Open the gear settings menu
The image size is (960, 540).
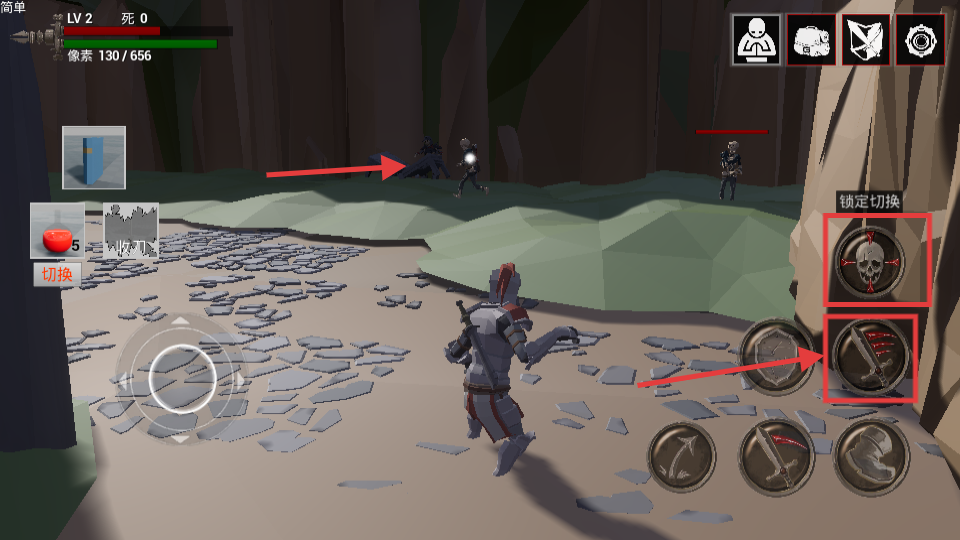(920, 40)
